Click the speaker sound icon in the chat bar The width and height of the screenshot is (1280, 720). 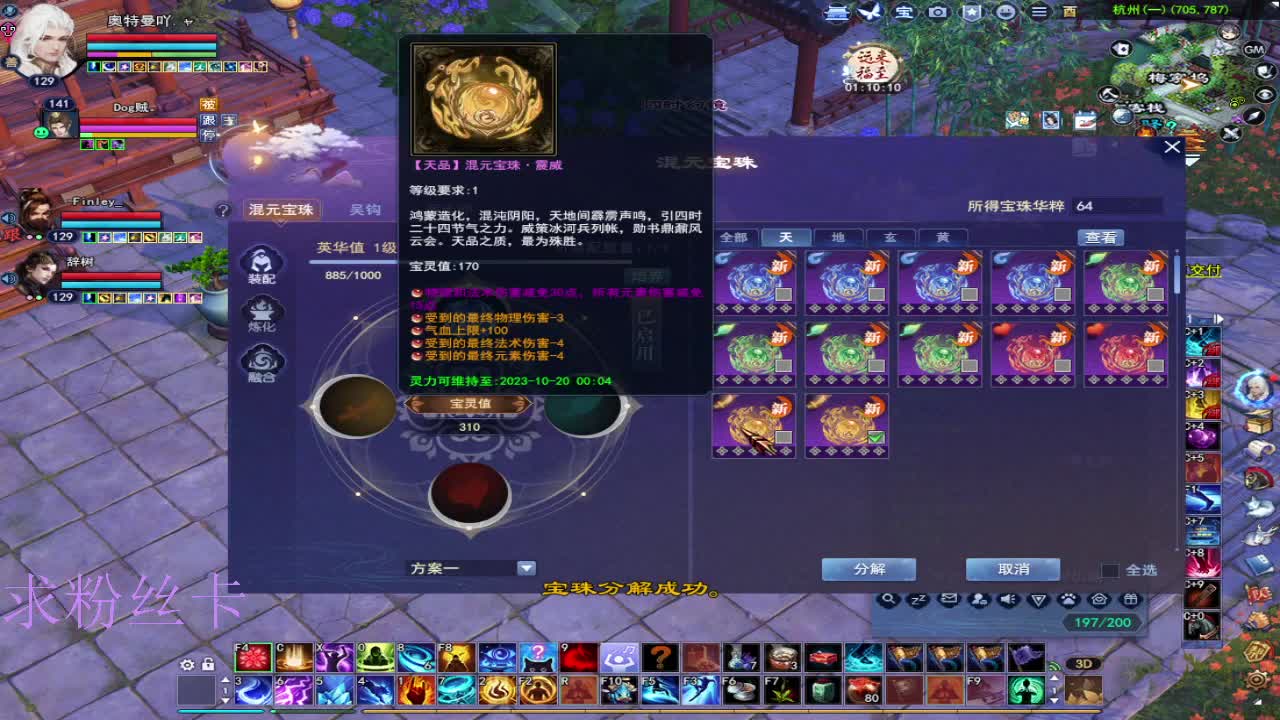[x=1009, y=598]
